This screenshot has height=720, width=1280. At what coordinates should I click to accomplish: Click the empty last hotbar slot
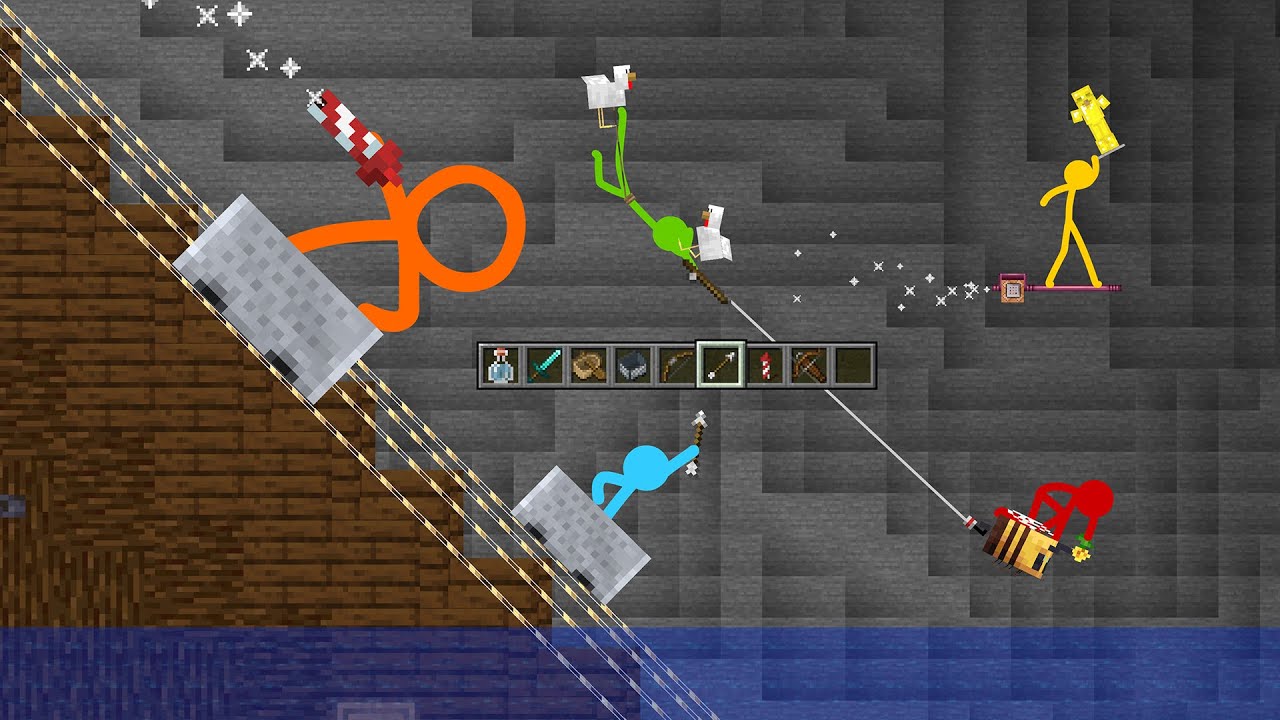point(851,366)
